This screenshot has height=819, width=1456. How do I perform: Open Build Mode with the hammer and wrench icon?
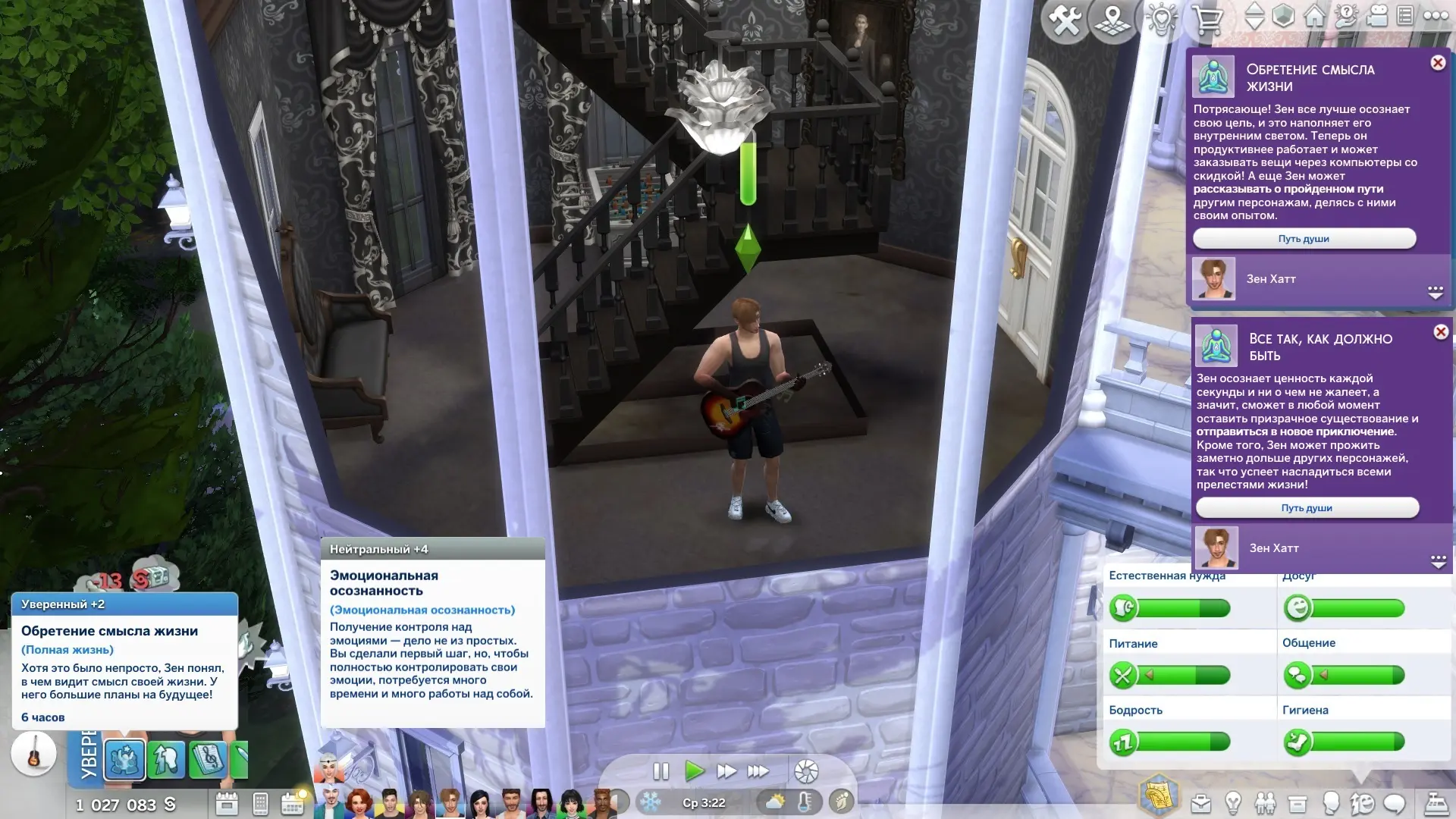1065,20
